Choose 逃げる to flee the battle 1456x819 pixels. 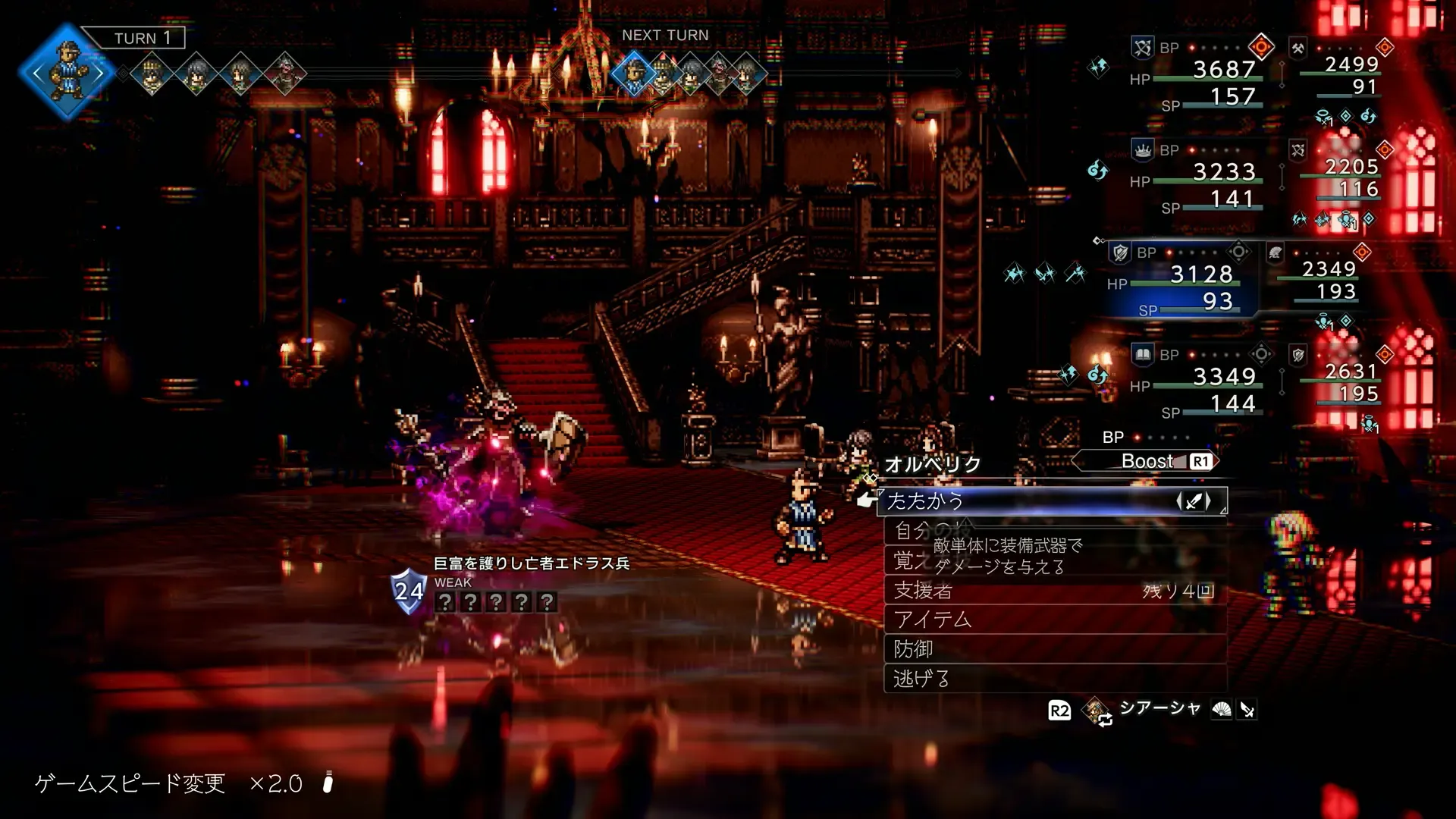pos(1054,679)
